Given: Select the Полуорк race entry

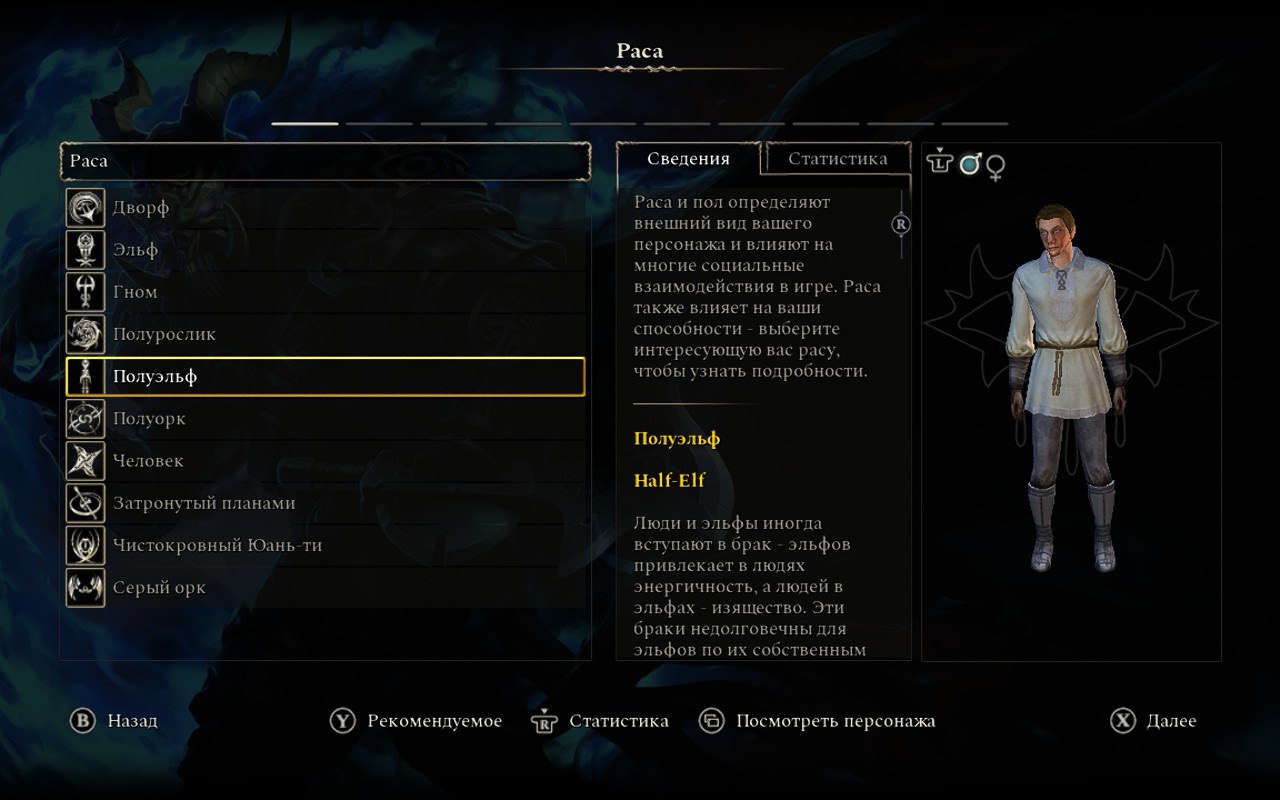Looking at the screenshot, I should click(325, 419).
